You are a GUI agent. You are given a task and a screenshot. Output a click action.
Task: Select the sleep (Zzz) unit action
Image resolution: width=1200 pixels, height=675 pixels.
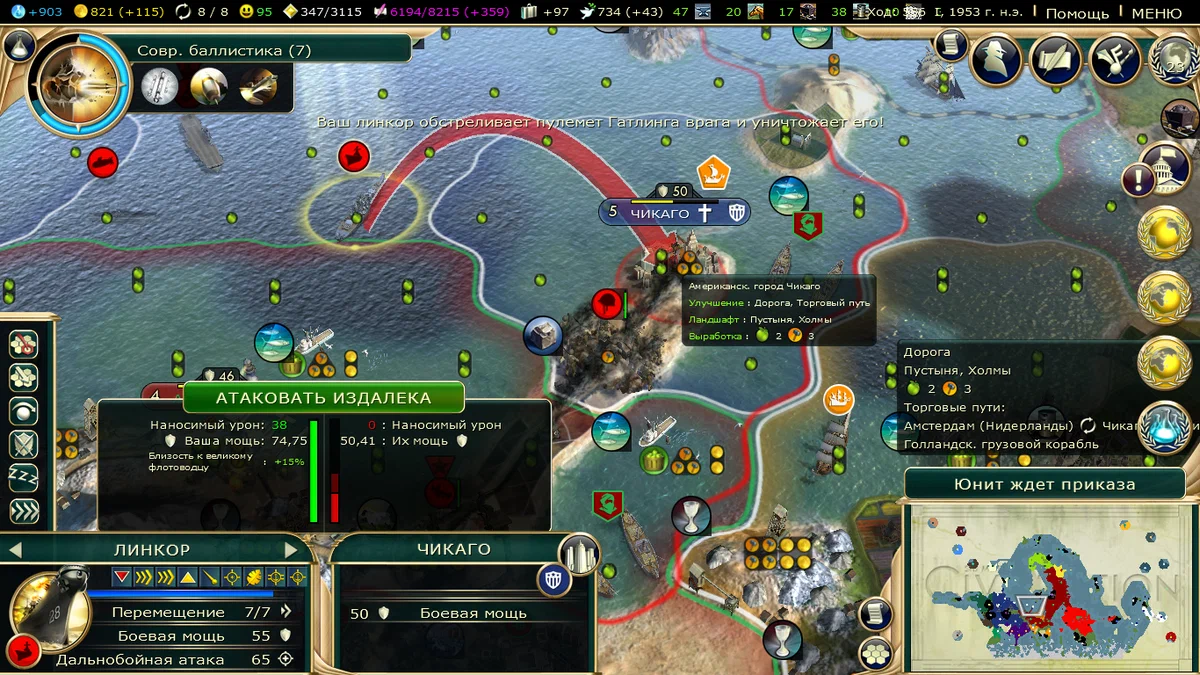(x=23, y=477)
